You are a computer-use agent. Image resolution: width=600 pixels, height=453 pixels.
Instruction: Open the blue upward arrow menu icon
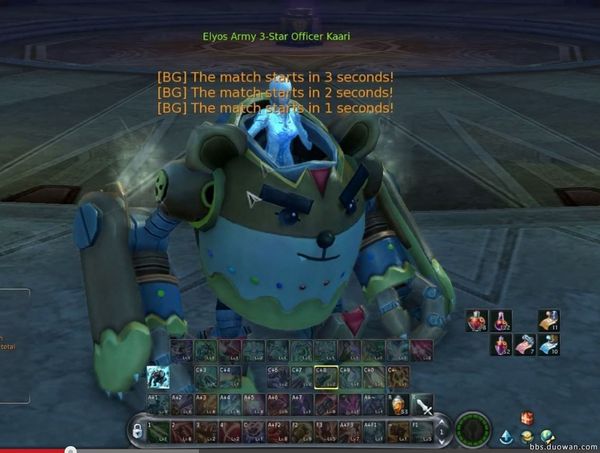507,436
